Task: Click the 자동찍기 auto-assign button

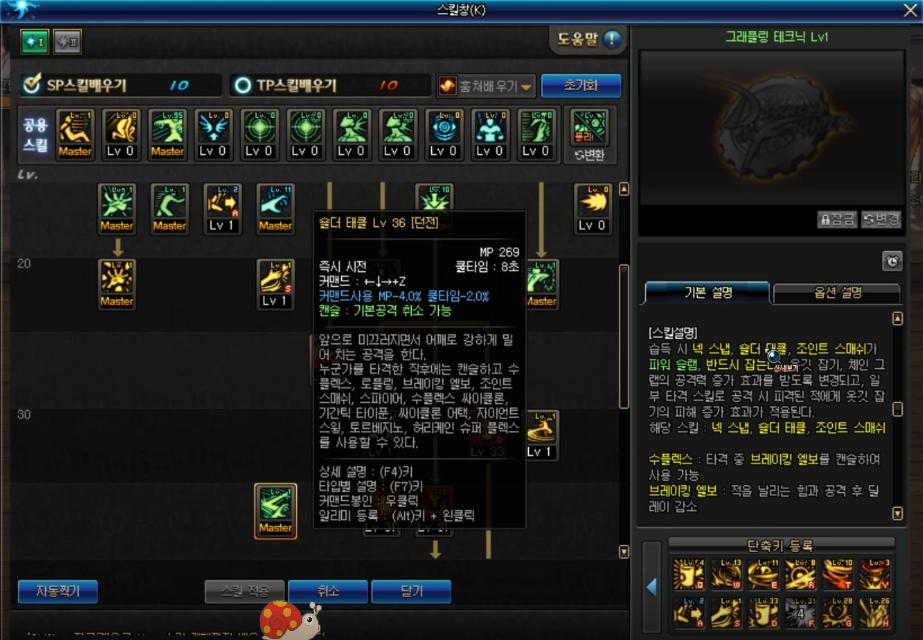Action: tap(57, 591)
